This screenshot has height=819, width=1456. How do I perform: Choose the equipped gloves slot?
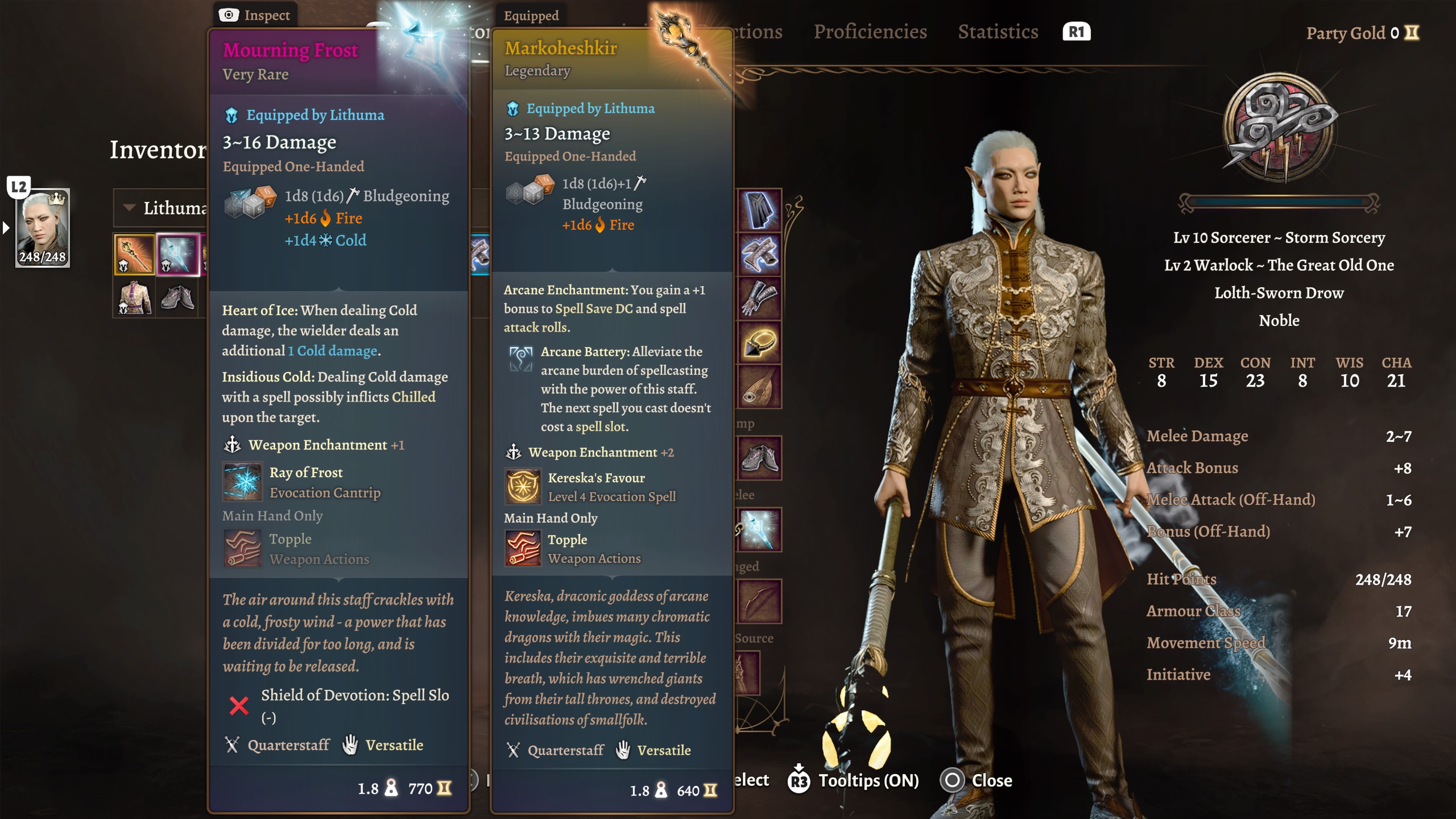[759, 298]
